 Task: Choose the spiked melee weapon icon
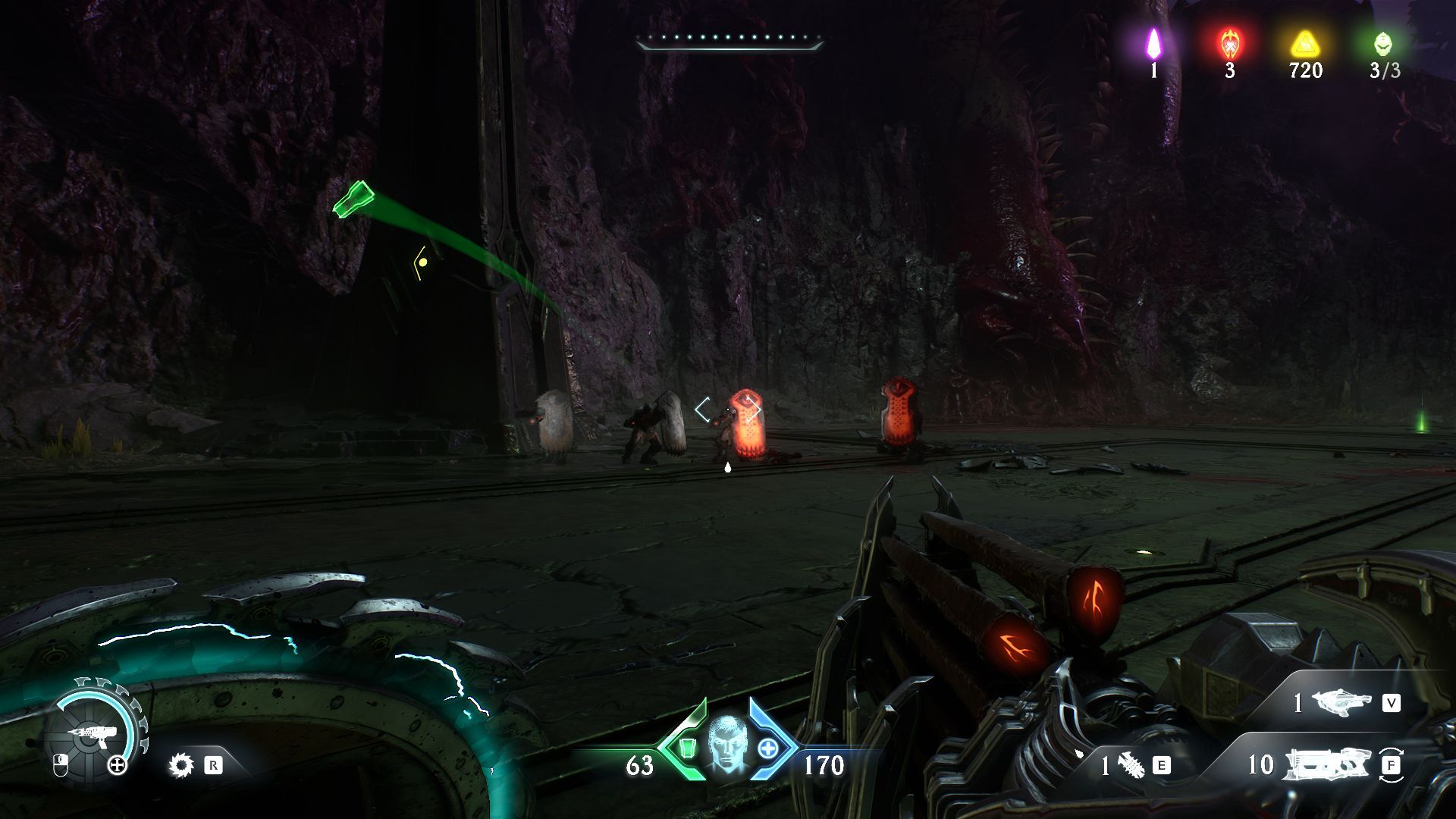click(1131, 765)
